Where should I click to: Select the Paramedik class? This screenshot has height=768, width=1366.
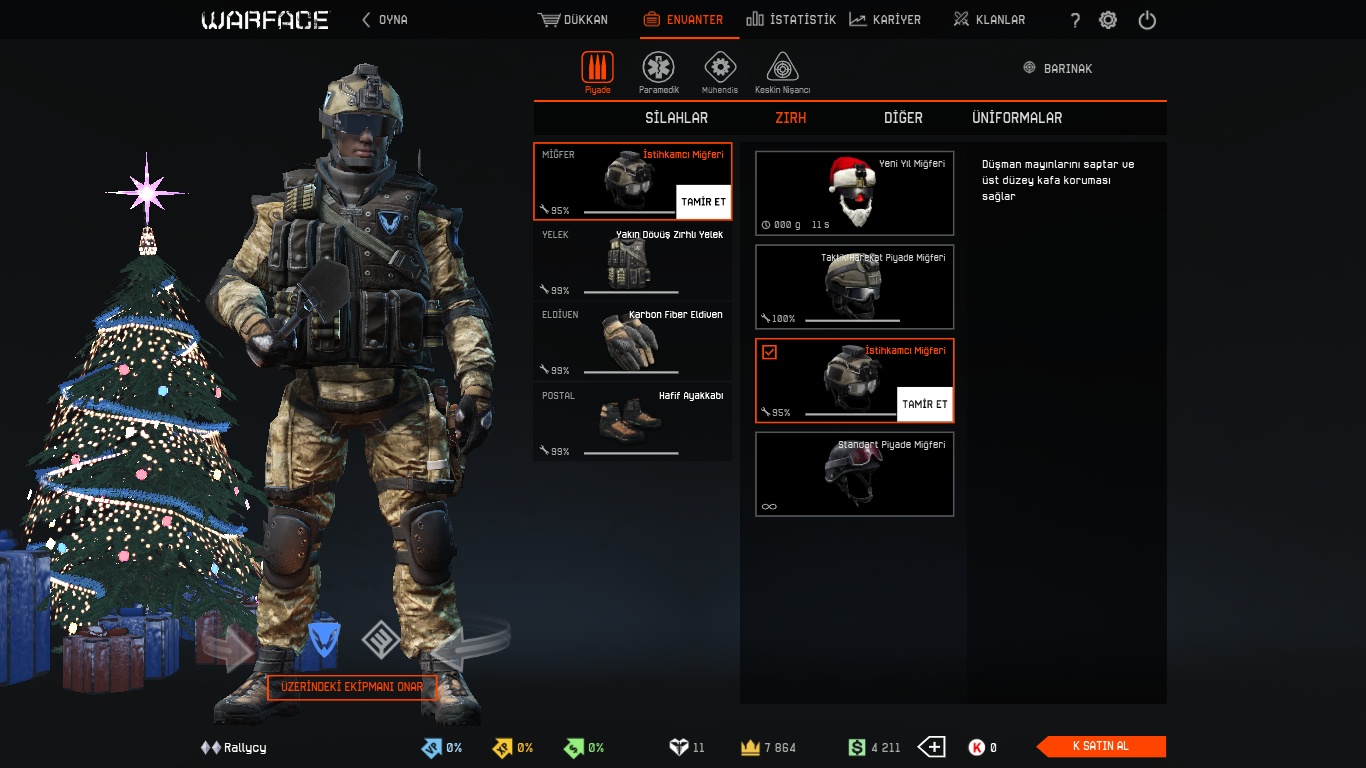click(x=658, y=73)
